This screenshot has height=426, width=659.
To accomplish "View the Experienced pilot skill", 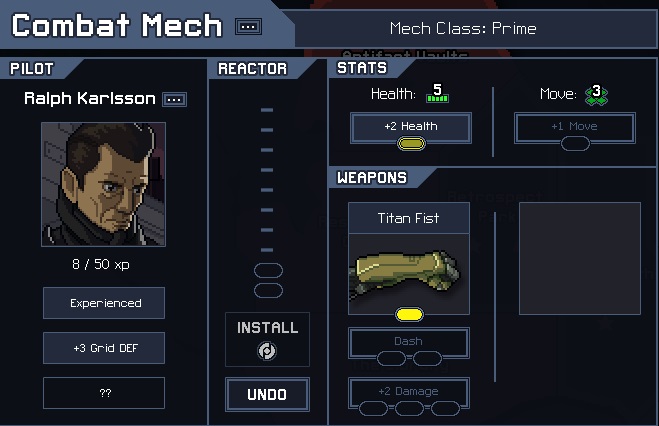I will coord(104,303).
